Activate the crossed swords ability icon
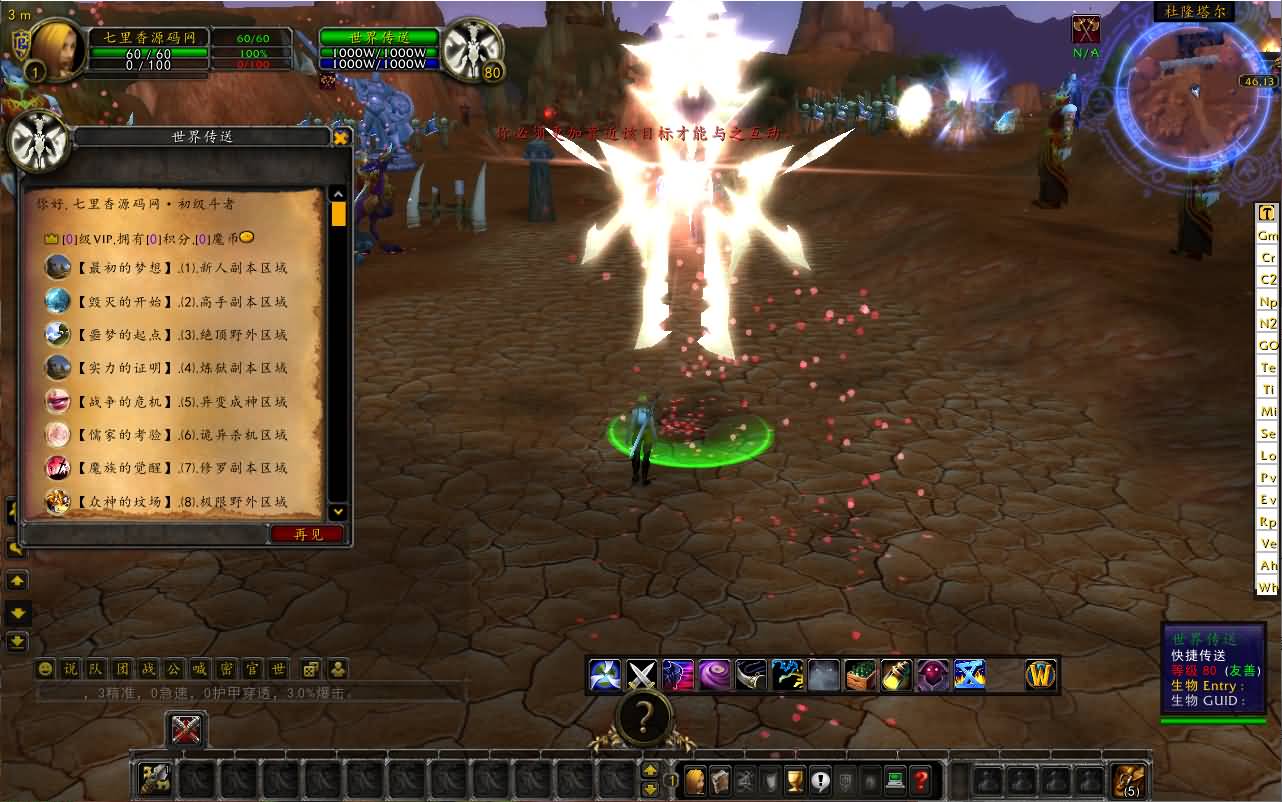 [642, 675]
